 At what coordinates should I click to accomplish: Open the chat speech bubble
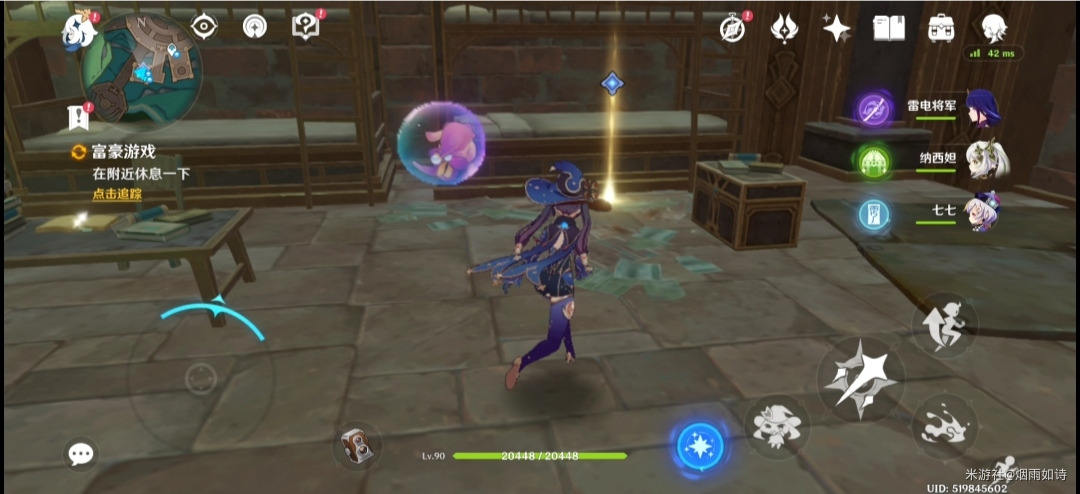[81, 455]
